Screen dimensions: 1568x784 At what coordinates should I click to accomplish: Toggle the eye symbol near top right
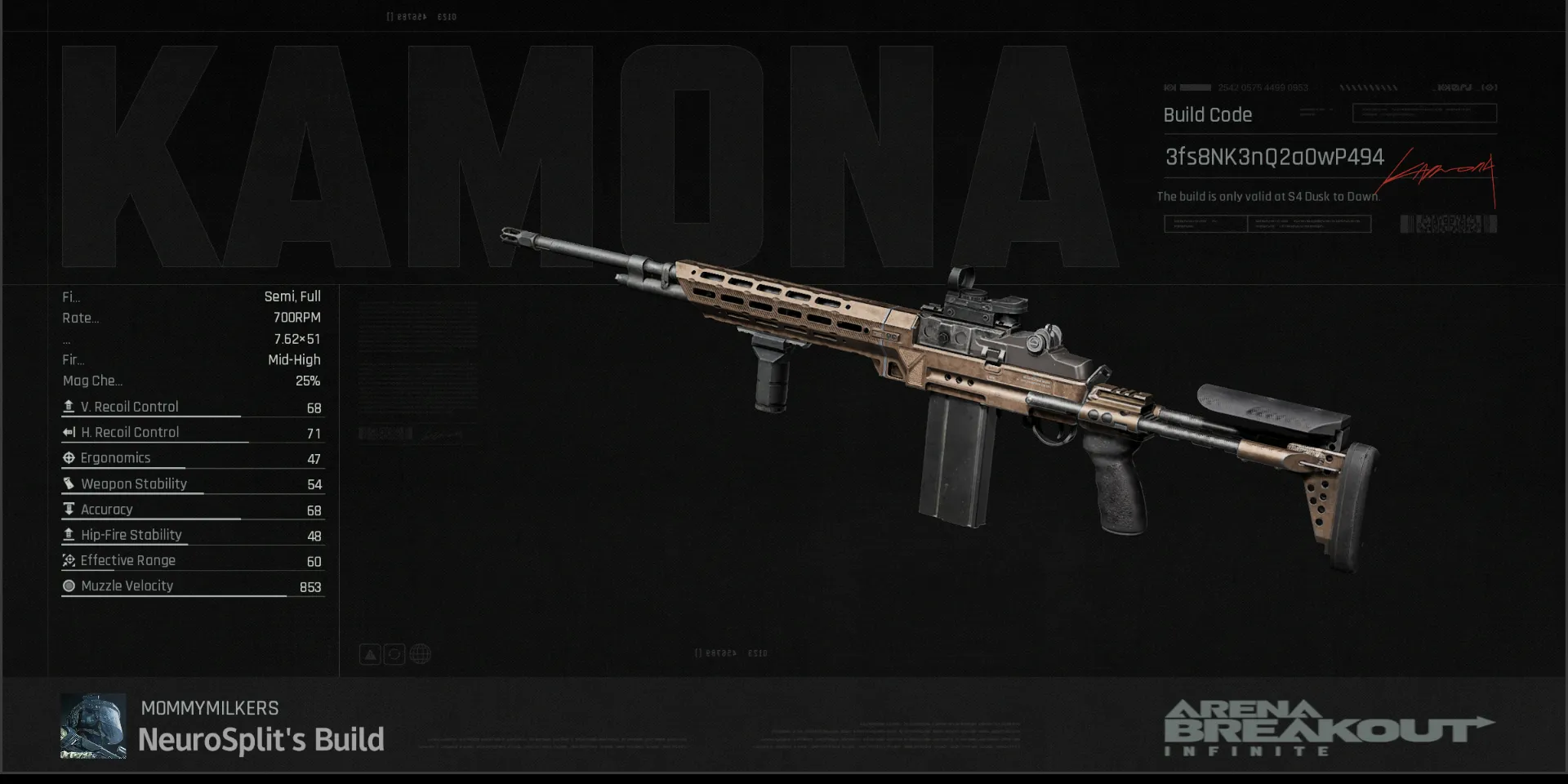tap(1490, 87)
